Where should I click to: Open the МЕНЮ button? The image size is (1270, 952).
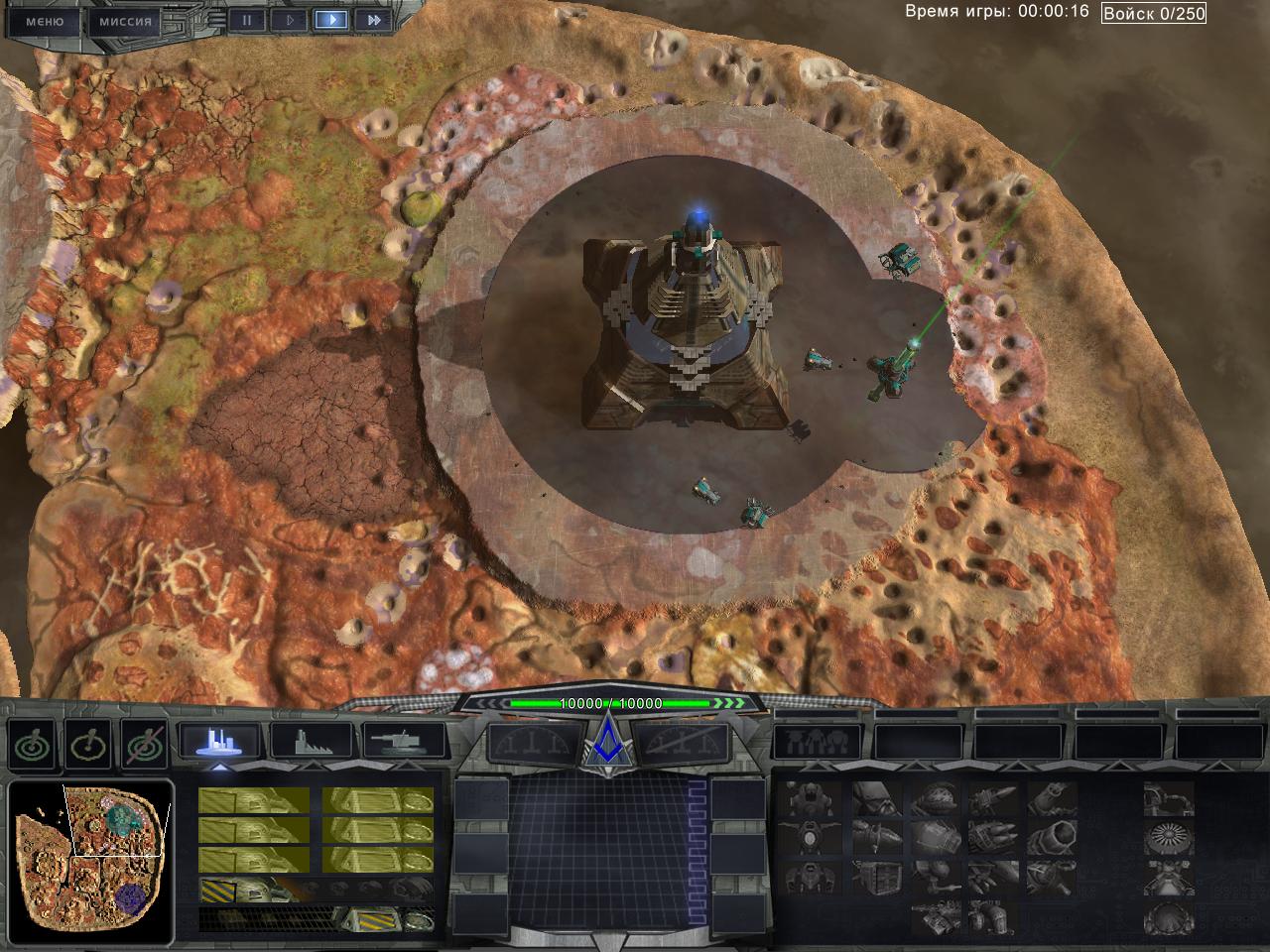(44, 21)
